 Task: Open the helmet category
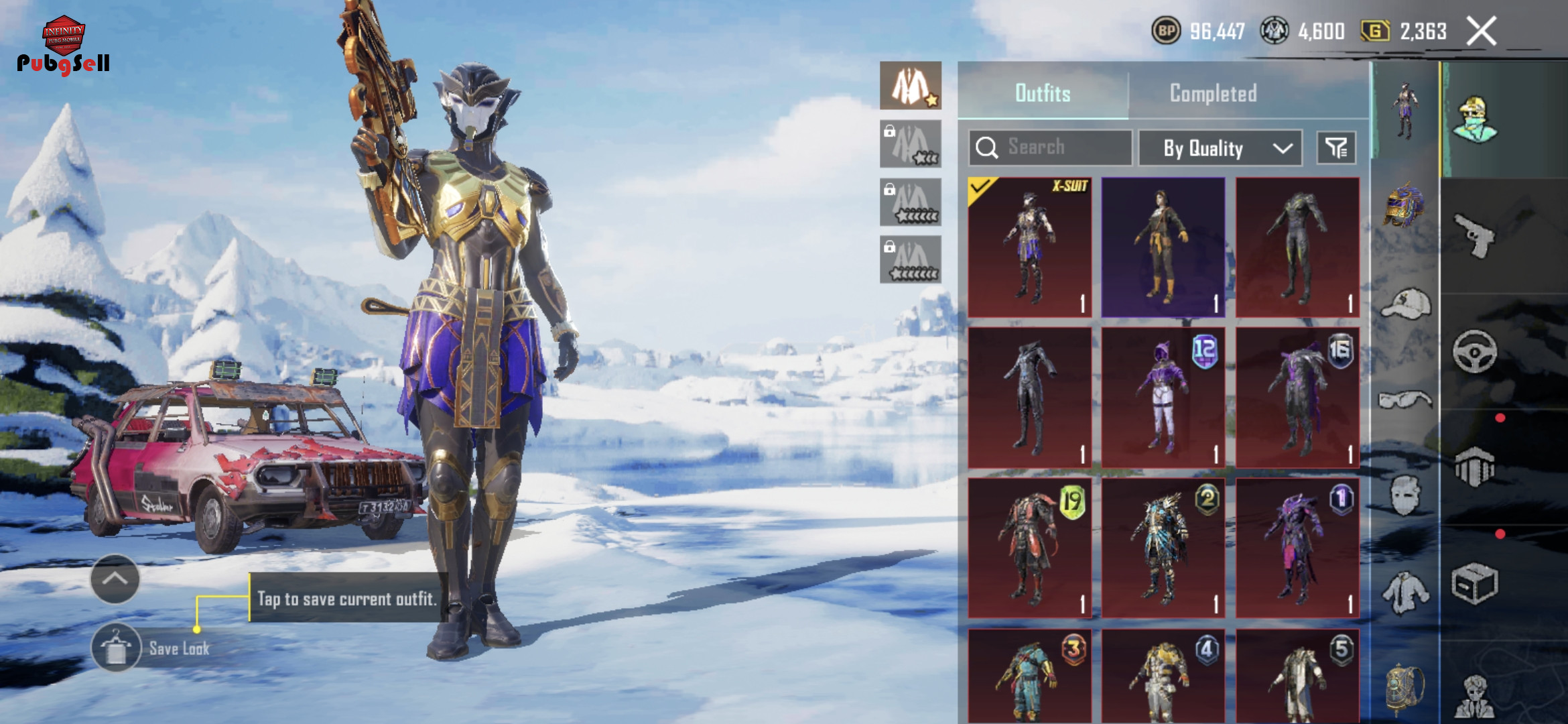pyautogui.click(x=1404, y=204)
